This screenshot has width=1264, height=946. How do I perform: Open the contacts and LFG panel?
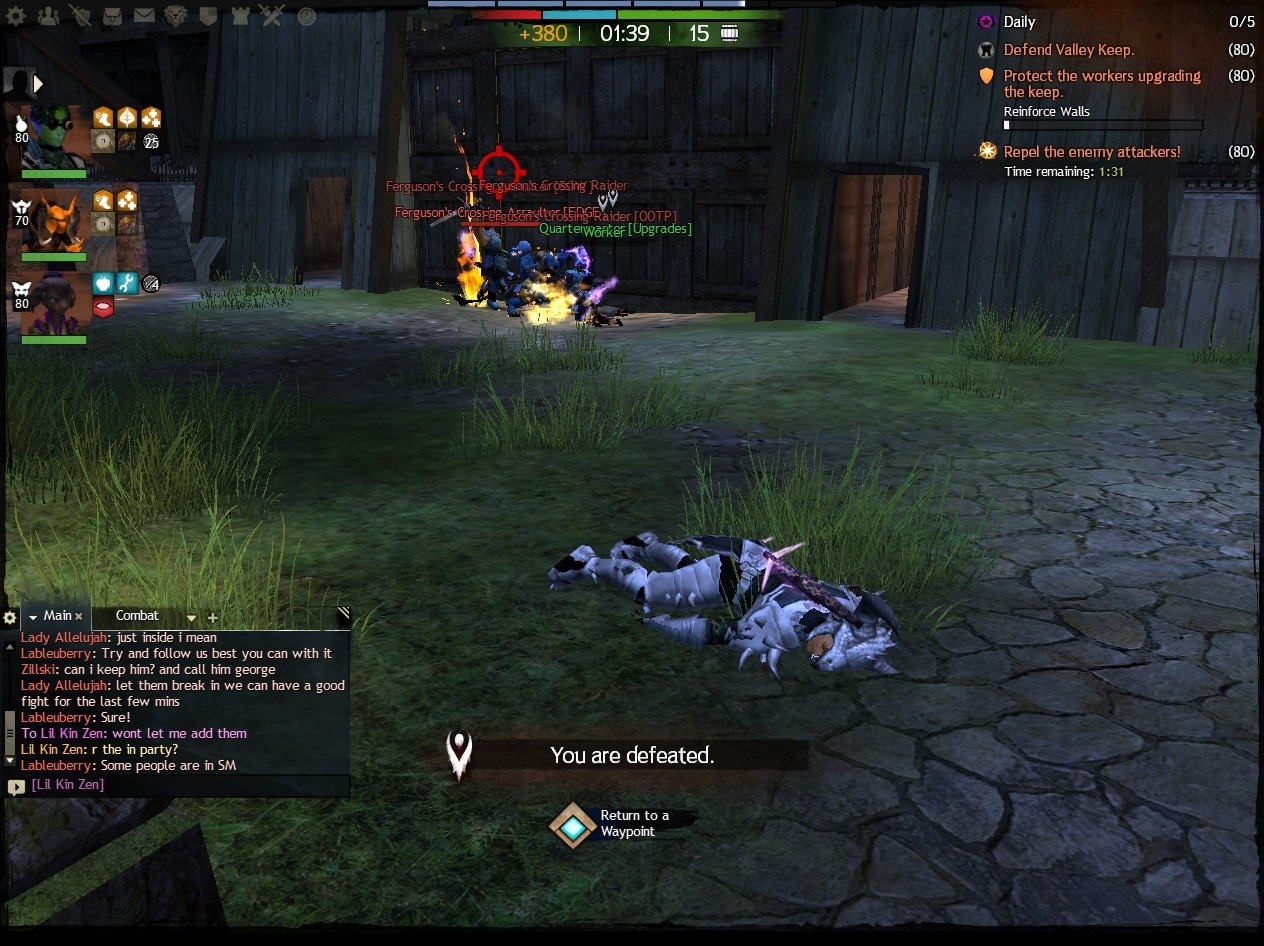click(x=47, y=16)
